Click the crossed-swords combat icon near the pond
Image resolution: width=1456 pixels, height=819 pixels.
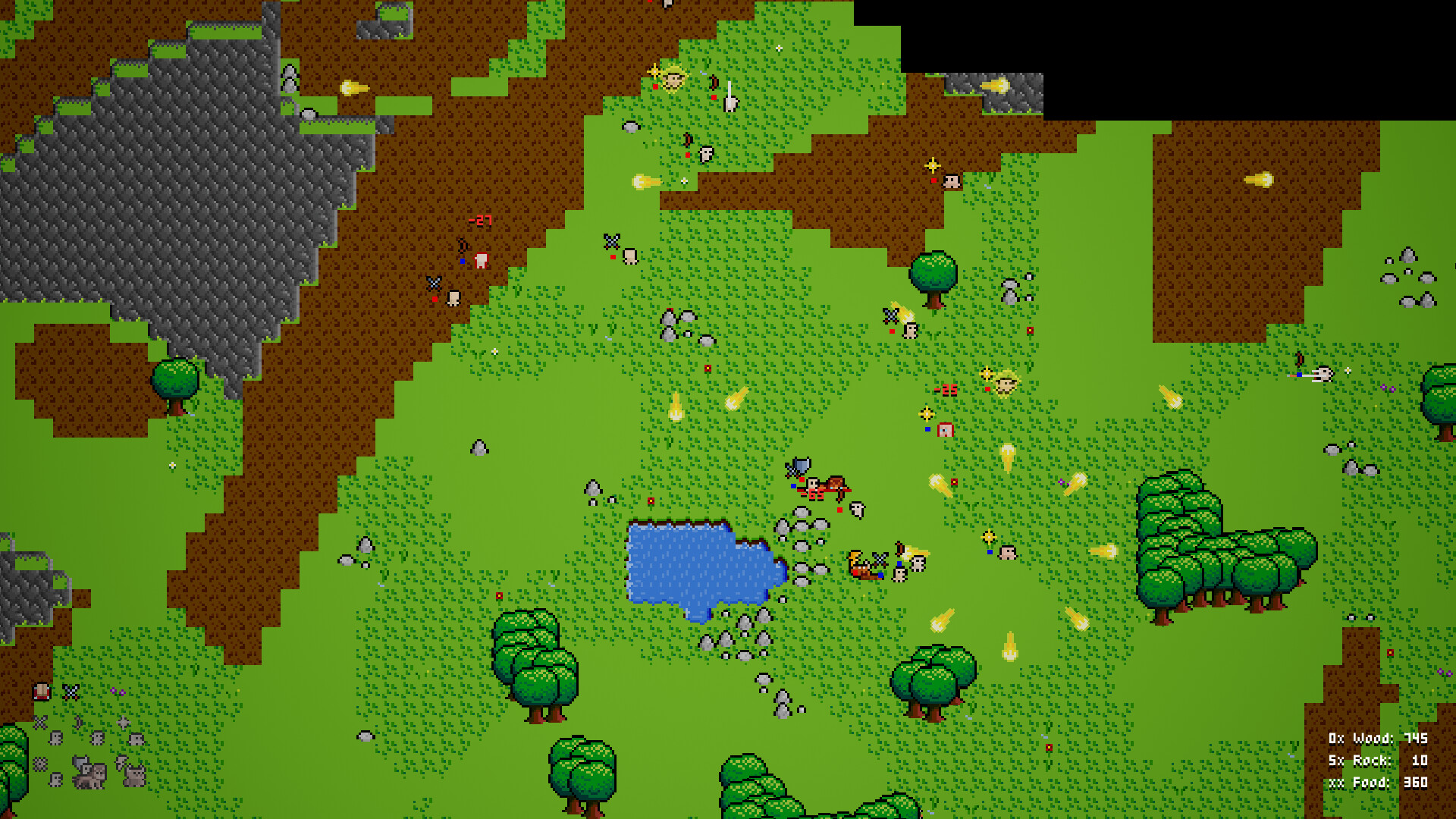tap(879, 560)
